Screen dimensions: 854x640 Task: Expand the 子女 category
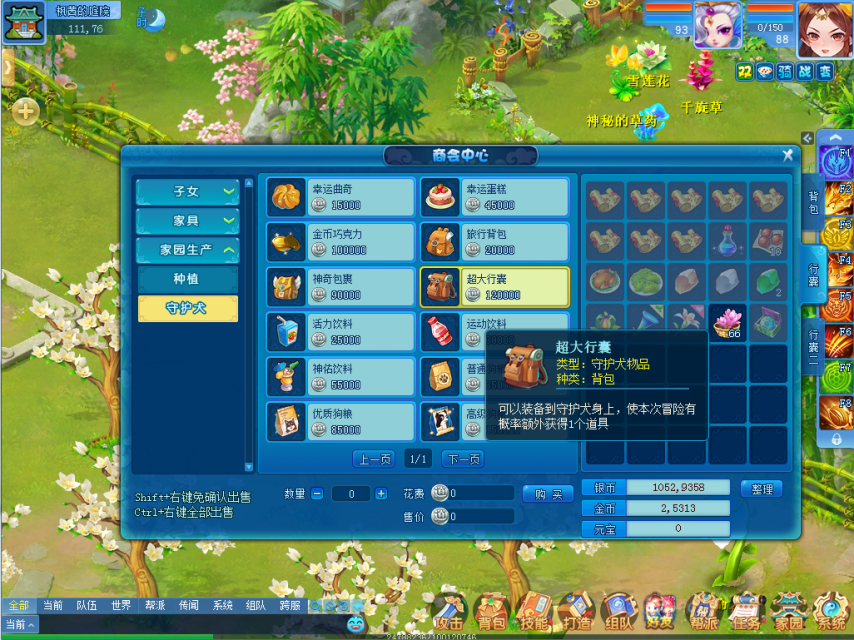pos(187,192)
